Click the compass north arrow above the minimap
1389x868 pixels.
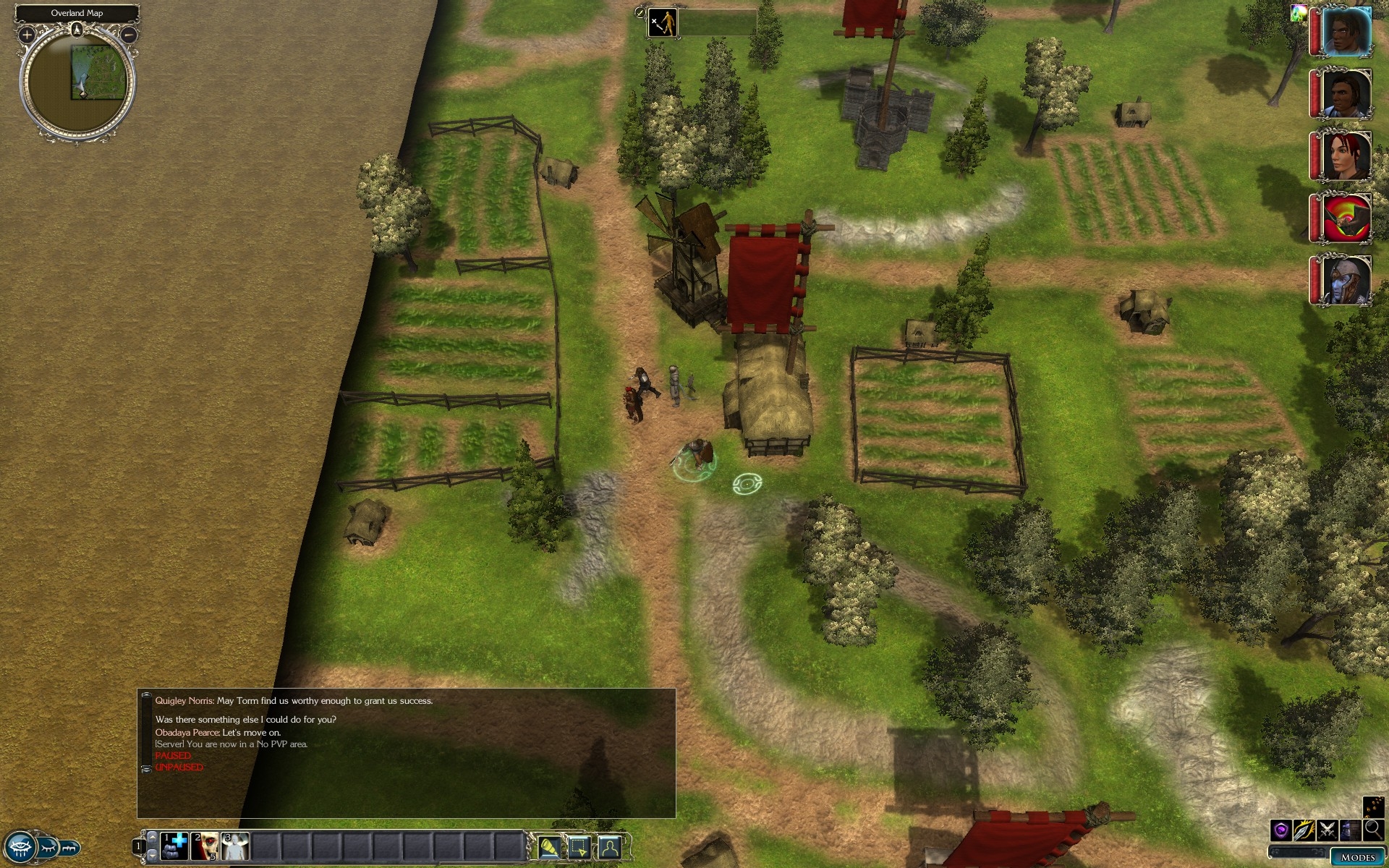77,30
